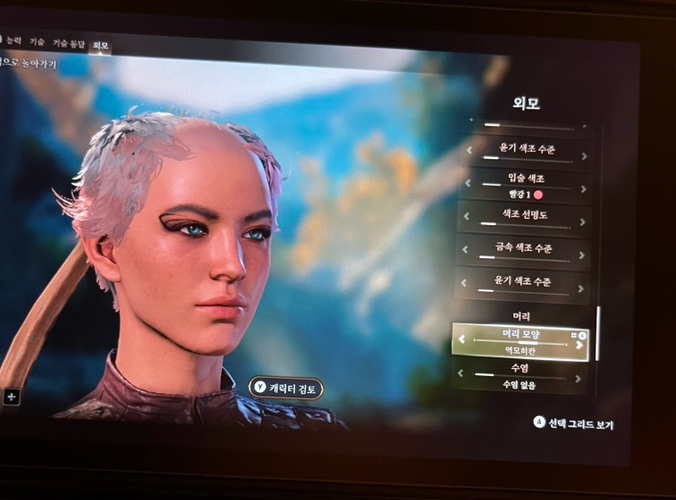The height and width of the screenshot is (500, 676).
Task: Click the right arrow for 입술 색조
Action: 583,188
